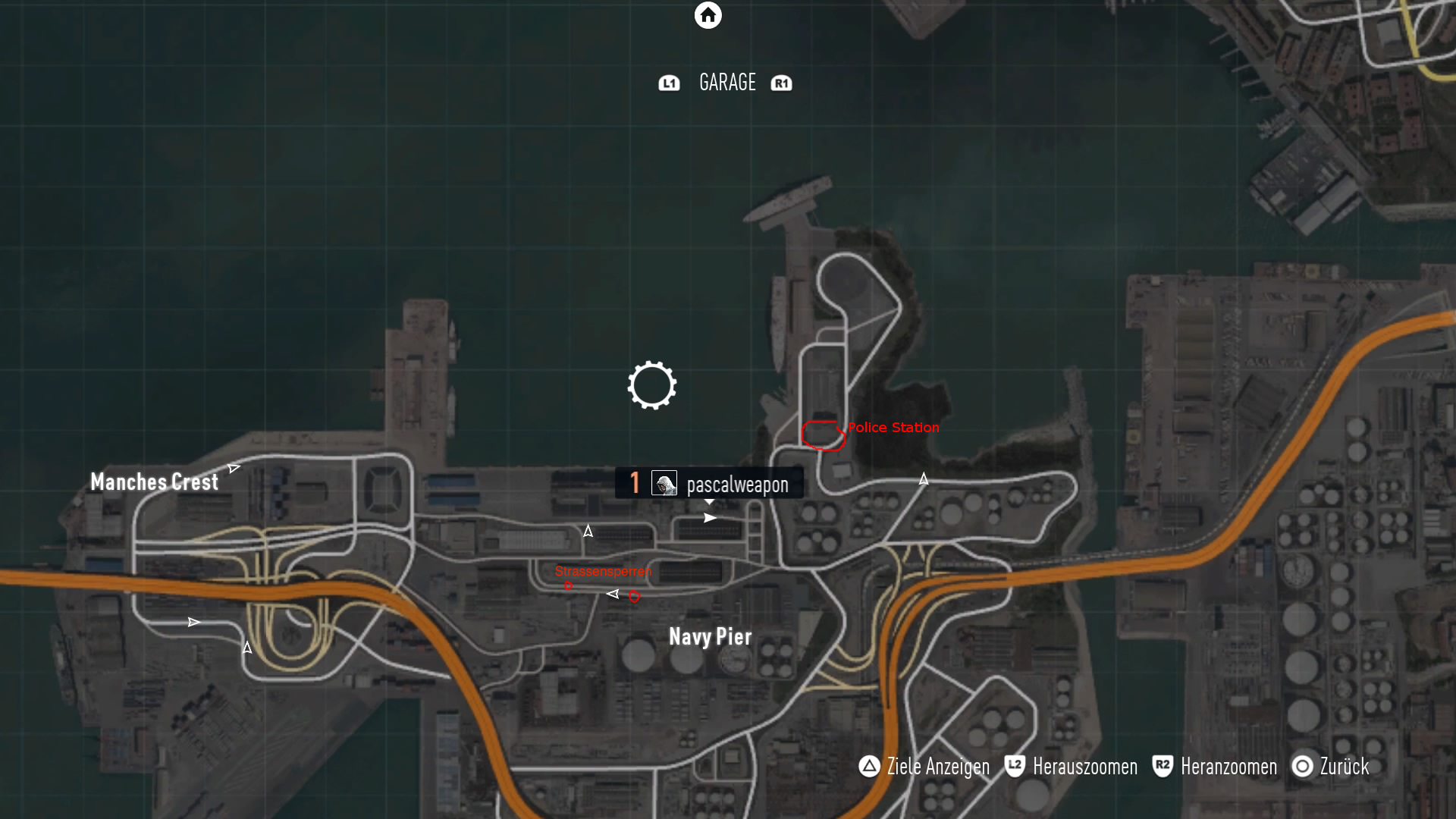The image size is (1456, 819).
Task: Select the Manches Crest district label
Action: pyautogui.click(x=154, y=482)
